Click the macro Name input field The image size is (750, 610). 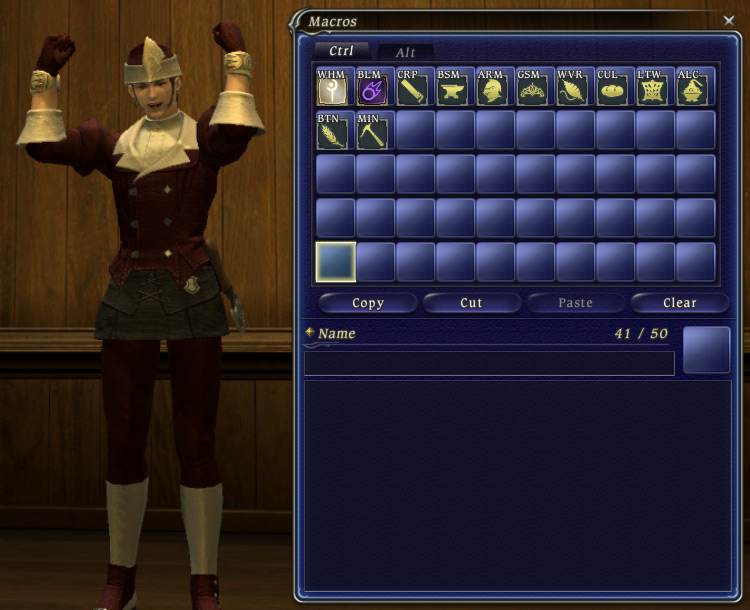pyautogui.click(x=489, y=363)
